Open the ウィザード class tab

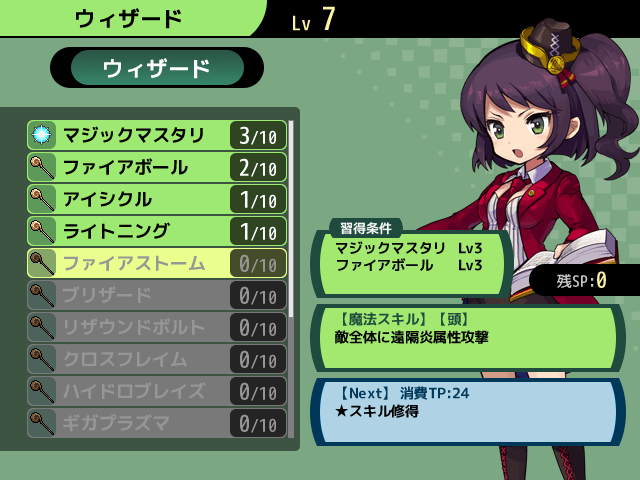coord(157,68)
